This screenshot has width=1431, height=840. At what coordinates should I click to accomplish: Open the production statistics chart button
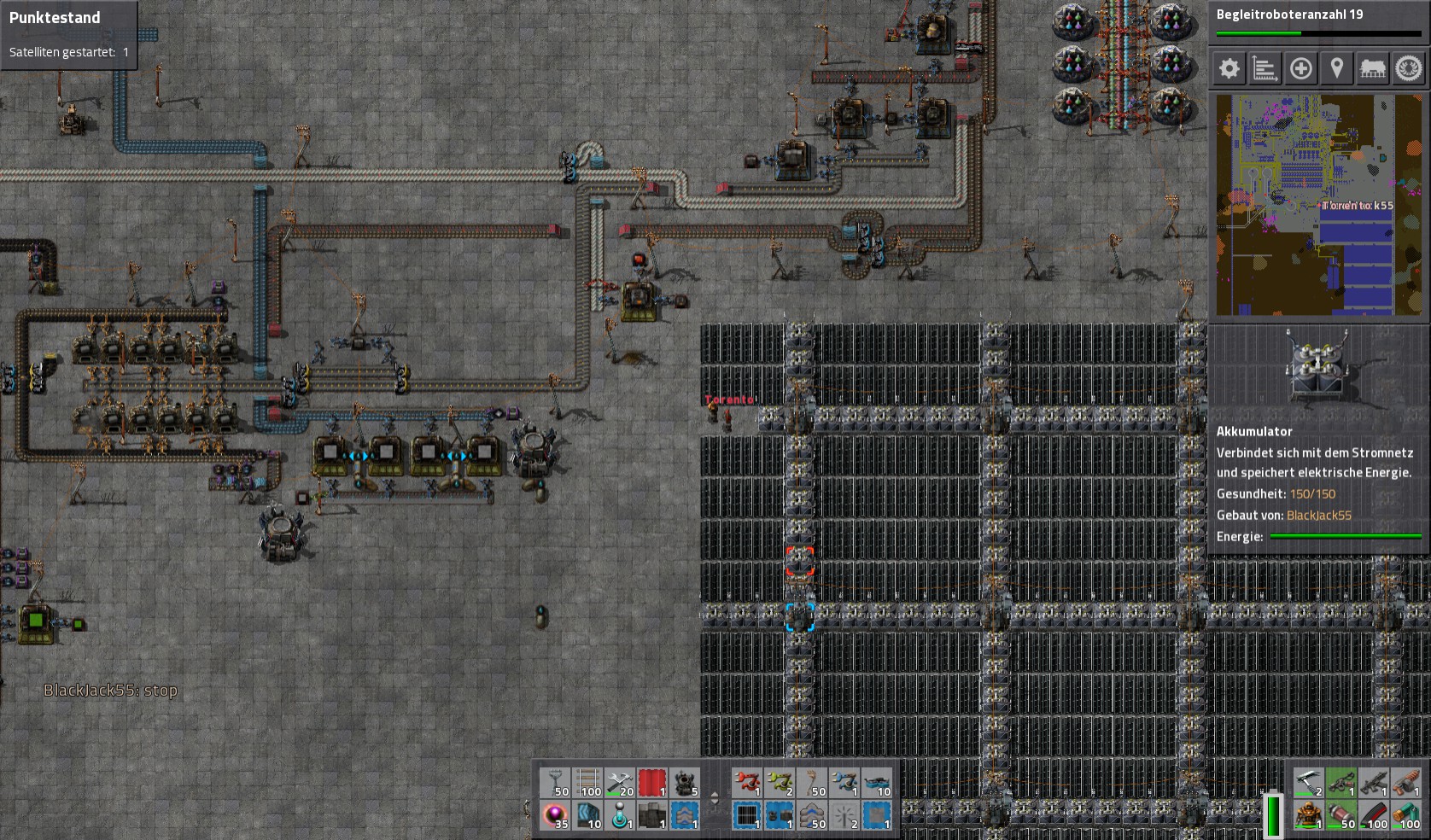tap(1265, 68)
